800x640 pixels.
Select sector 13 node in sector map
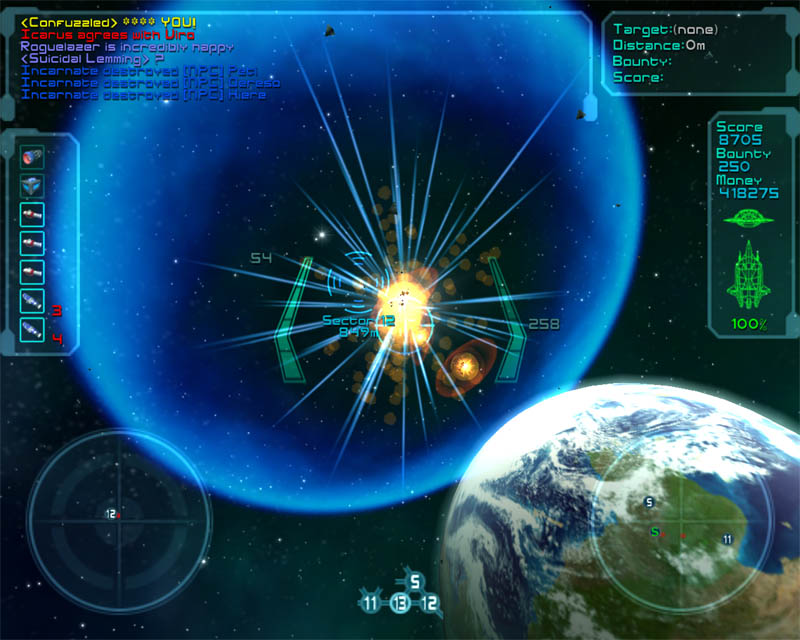[400, 603]
